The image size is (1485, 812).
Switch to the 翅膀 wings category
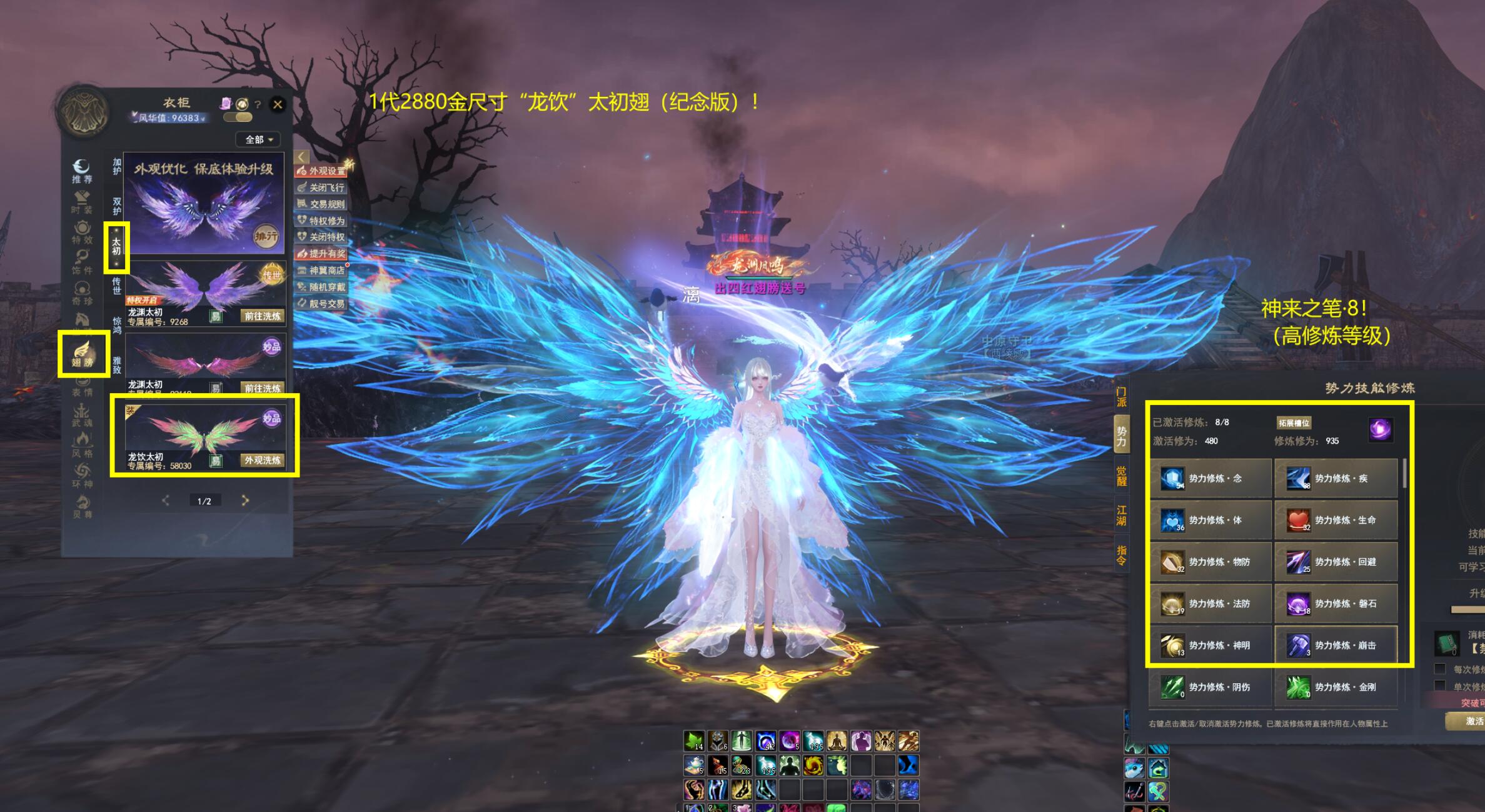tap(83, 354)
